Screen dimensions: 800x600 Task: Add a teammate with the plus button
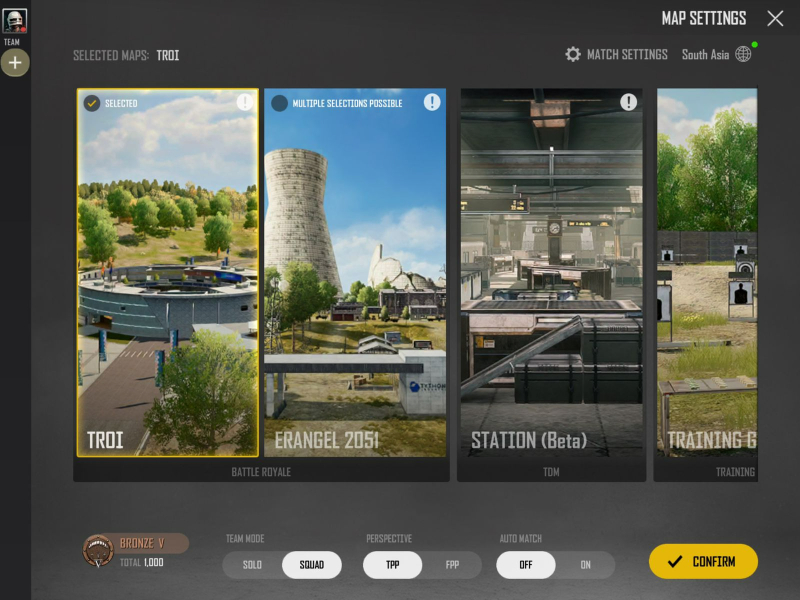tap(15, 63)
